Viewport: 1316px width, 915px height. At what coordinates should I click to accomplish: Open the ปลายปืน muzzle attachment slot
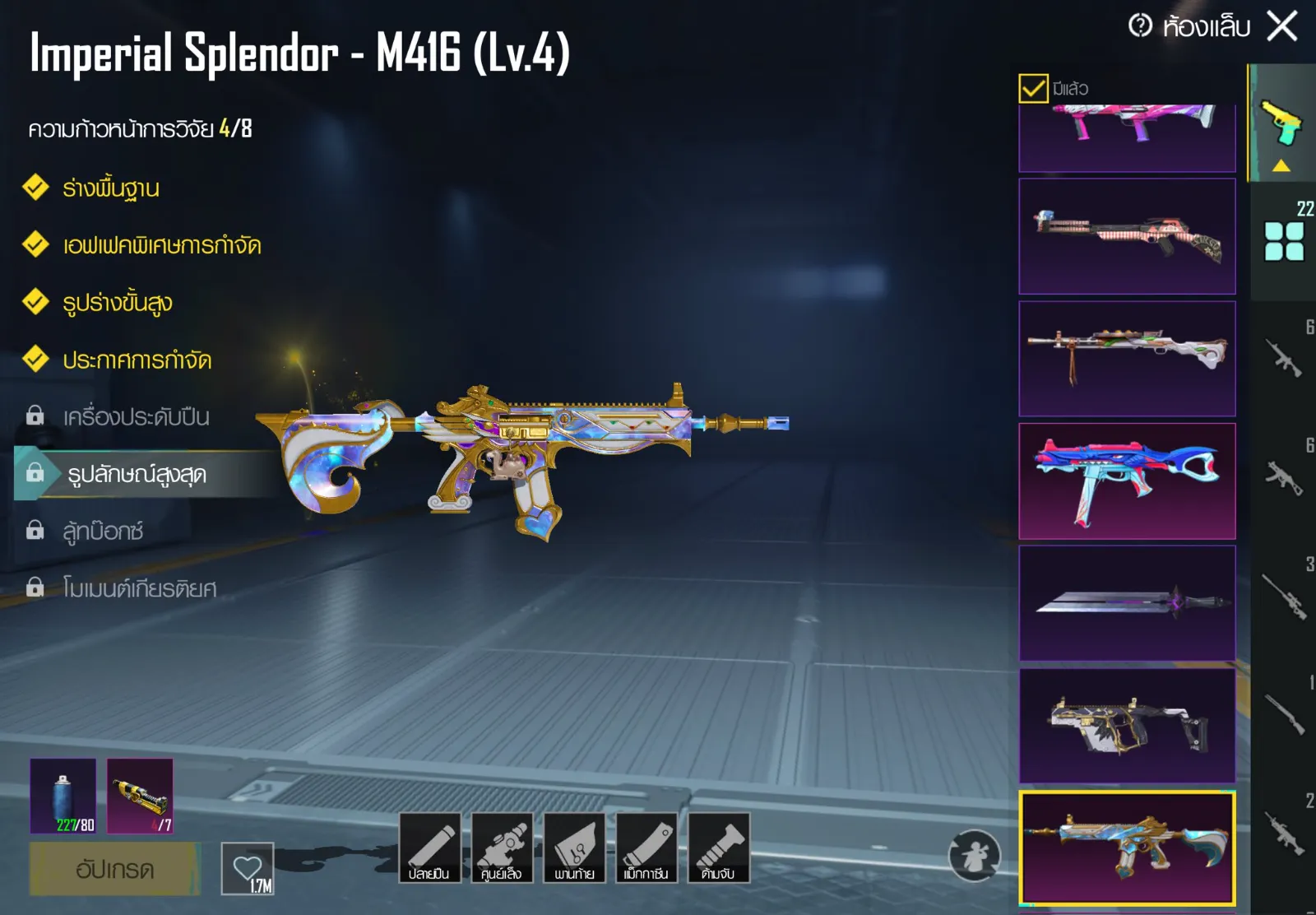point(429,848)
